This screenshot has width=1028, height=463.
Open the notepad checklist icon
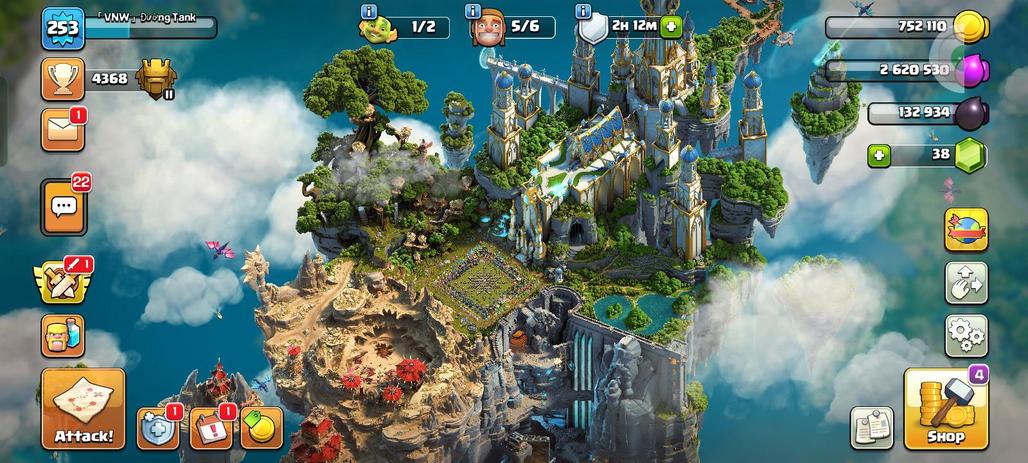click(x=872, y=428)
